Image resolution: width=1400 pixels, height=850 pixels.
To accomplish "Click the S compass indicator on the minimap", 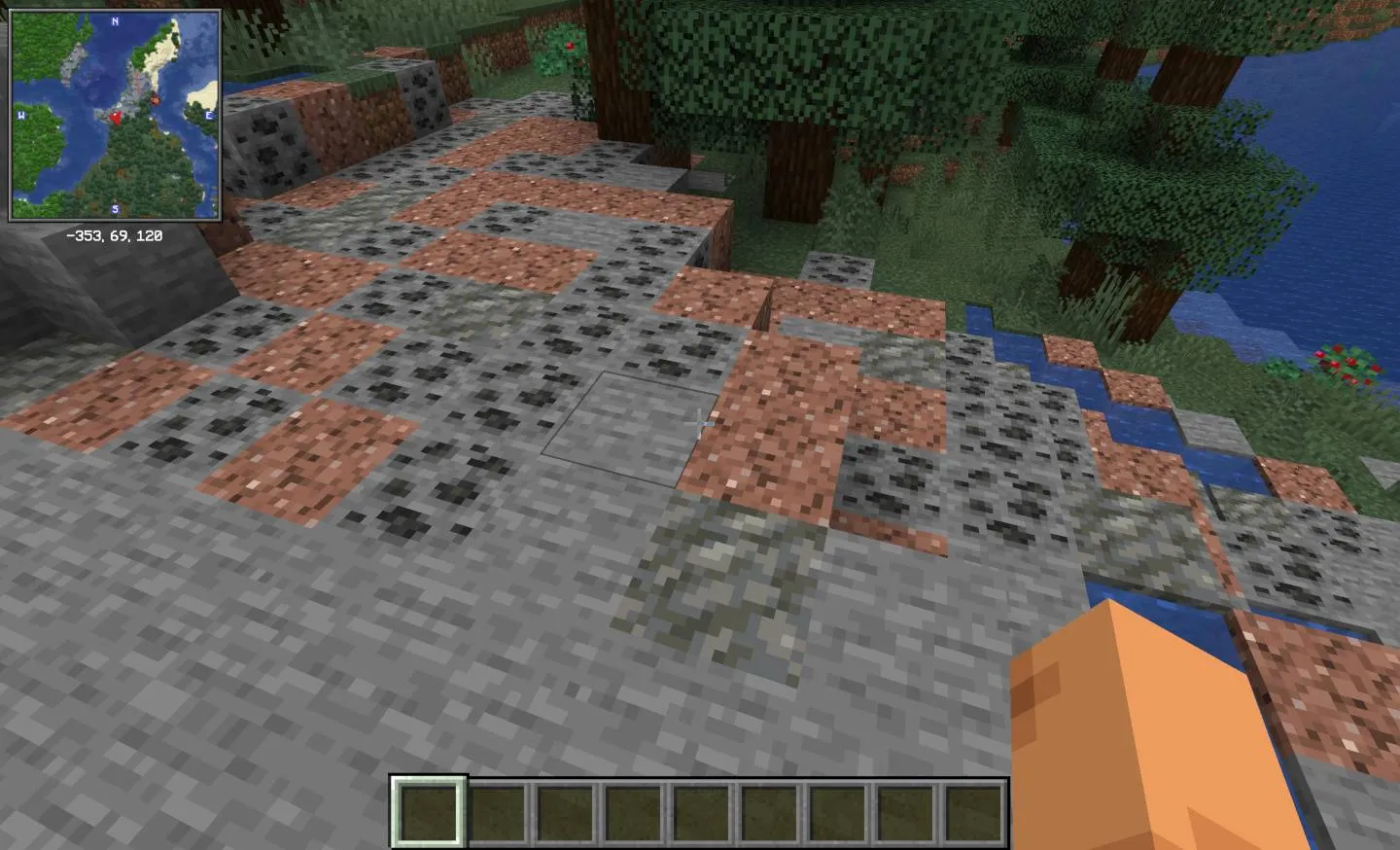I will (116, 208).
